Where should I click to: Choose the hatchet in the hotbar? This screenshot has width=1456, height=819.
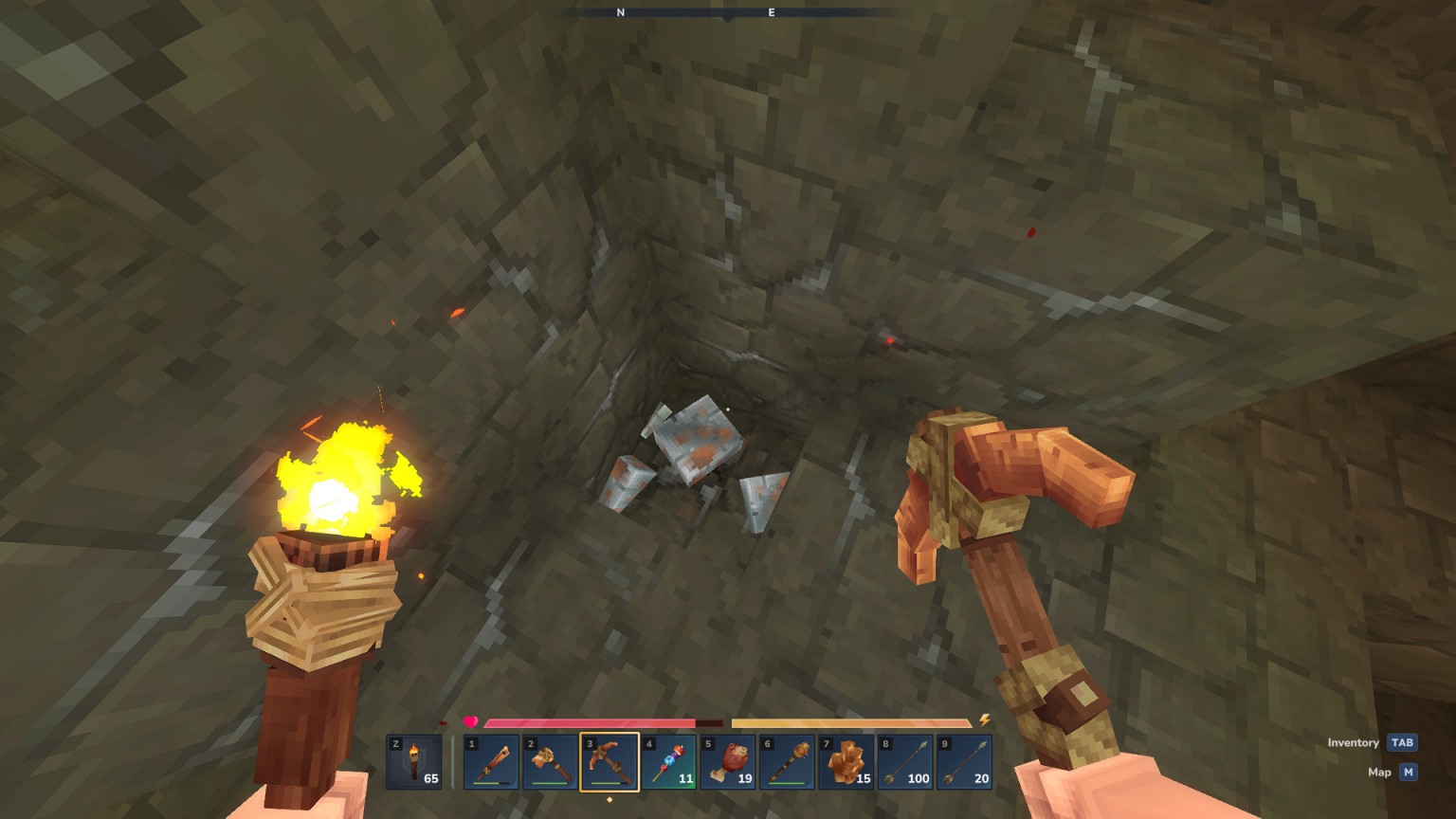pos(550,762)
